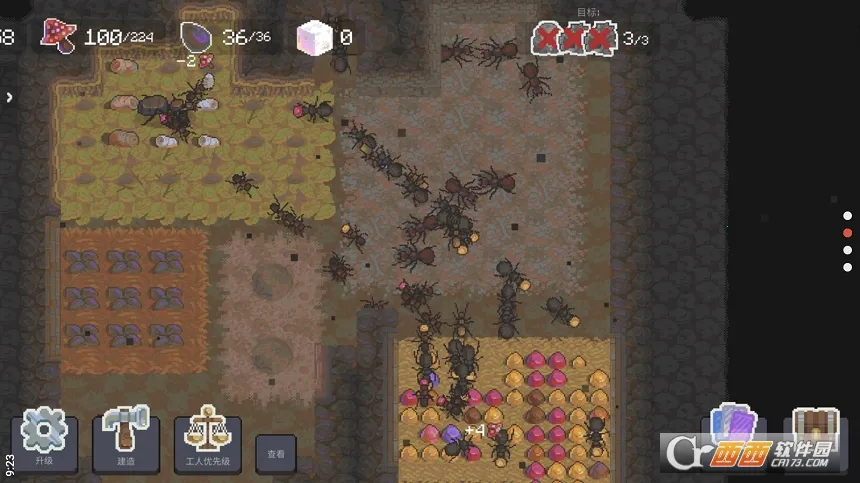Screen dimensions: 860x483
Task: Expand the side panel arrow
Action: pos(9,97)
